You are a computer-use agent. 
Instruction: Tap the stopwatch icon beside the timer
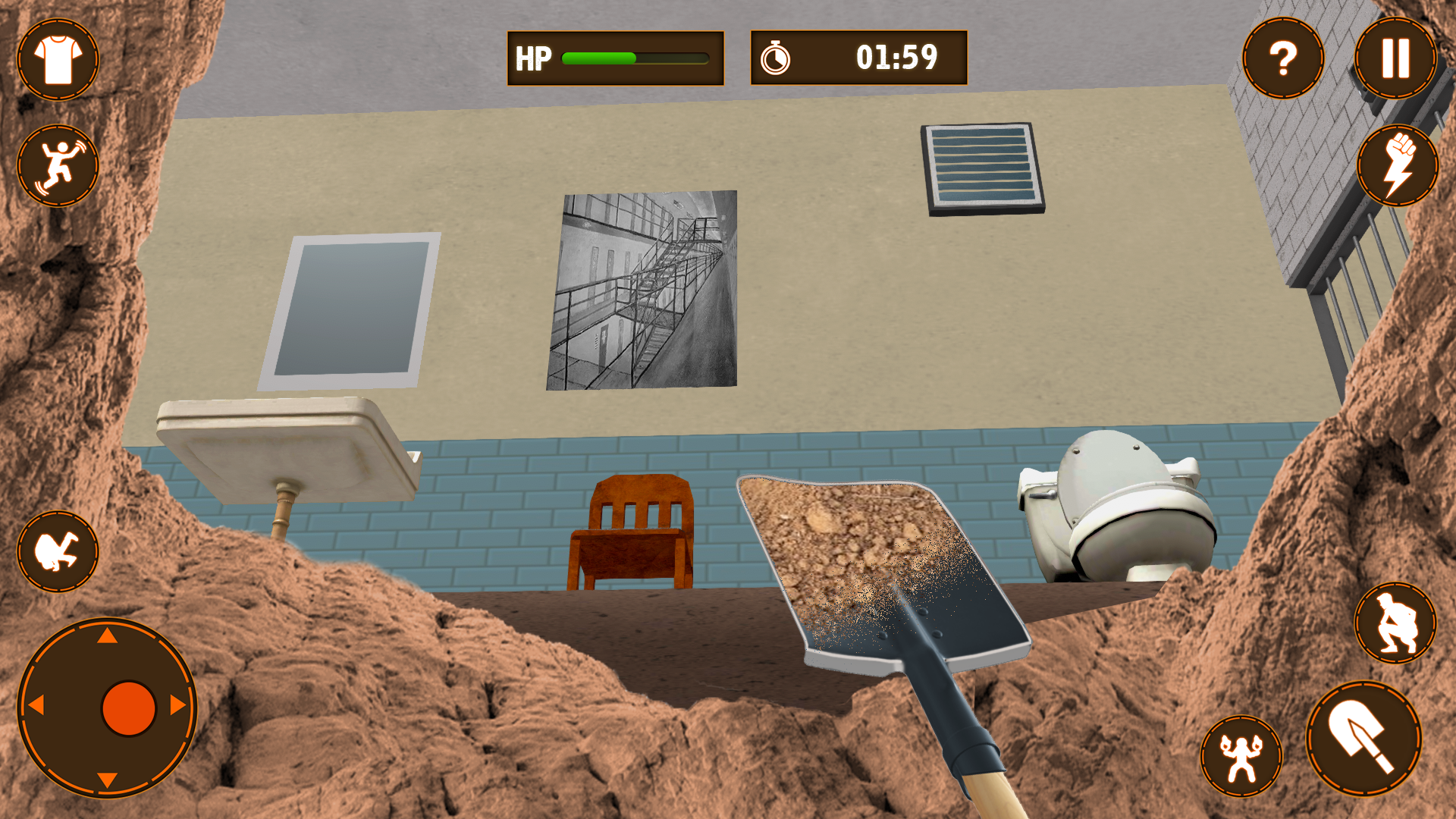click(x=777, y=57)
